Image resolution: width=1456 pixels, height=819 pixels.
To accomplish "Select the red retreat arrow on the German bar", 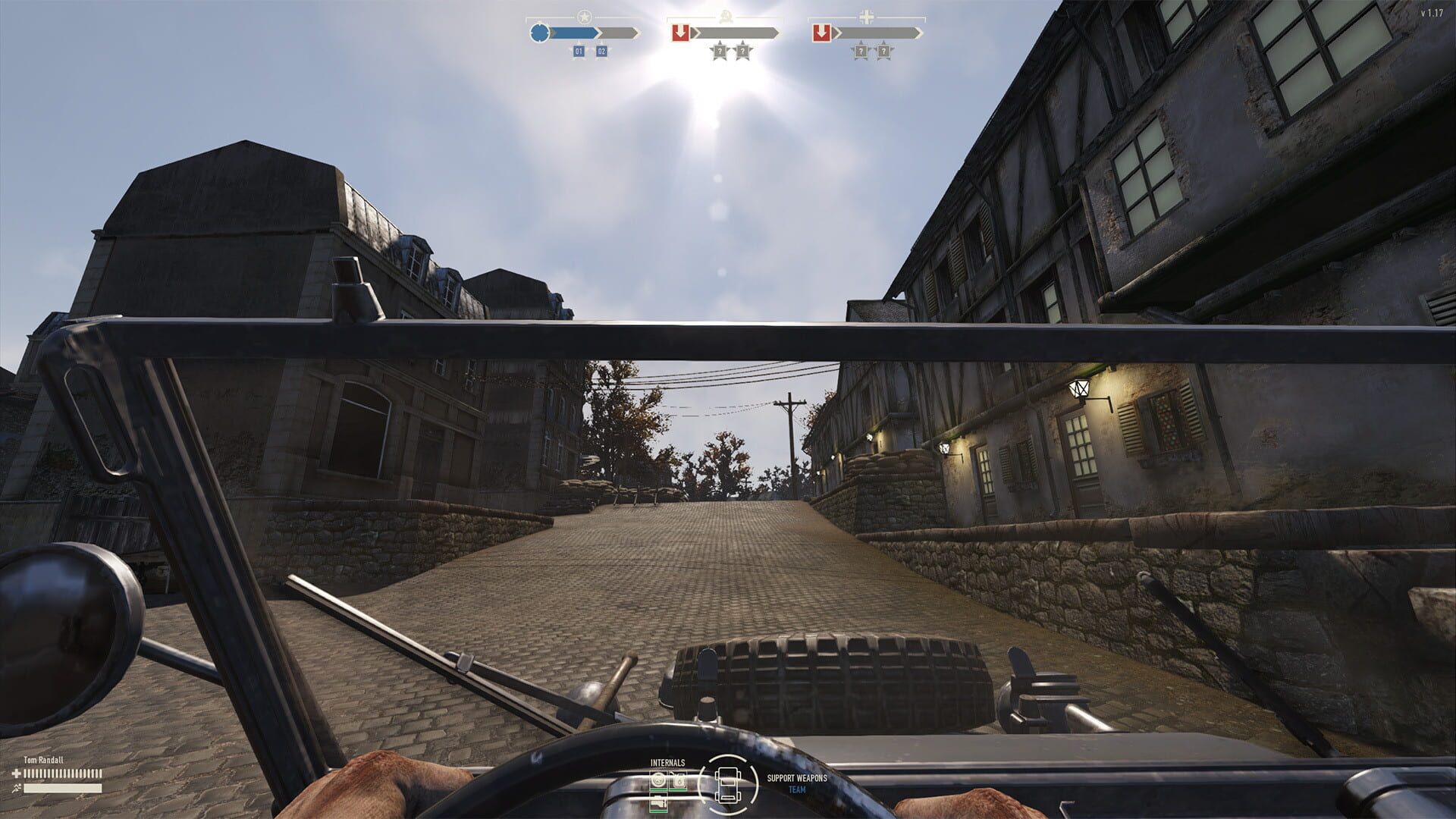I will click(x=822, y=32).
